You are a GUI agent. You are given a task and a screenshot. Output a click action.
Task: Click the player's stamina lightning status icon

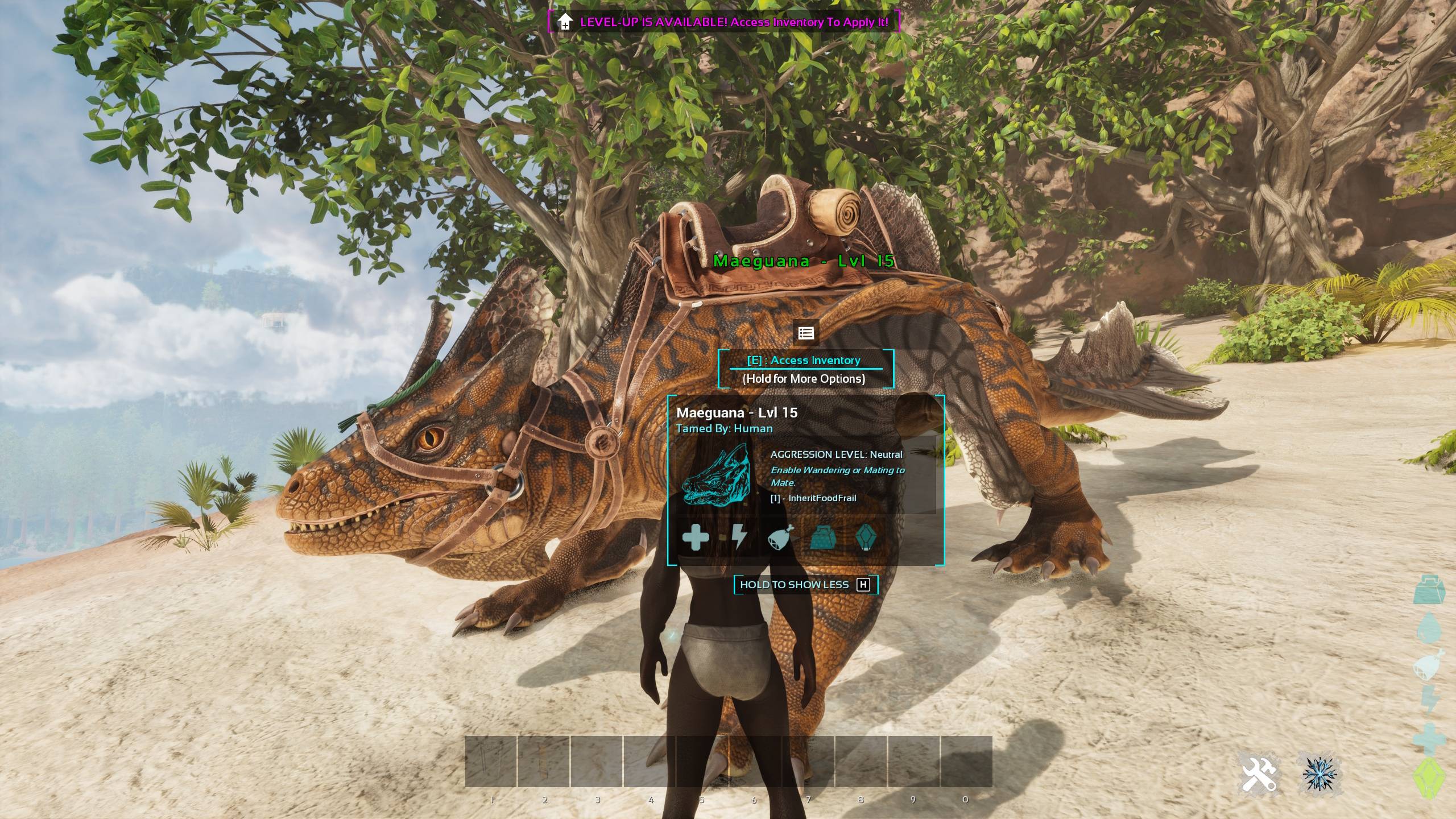pos(1430,700)
